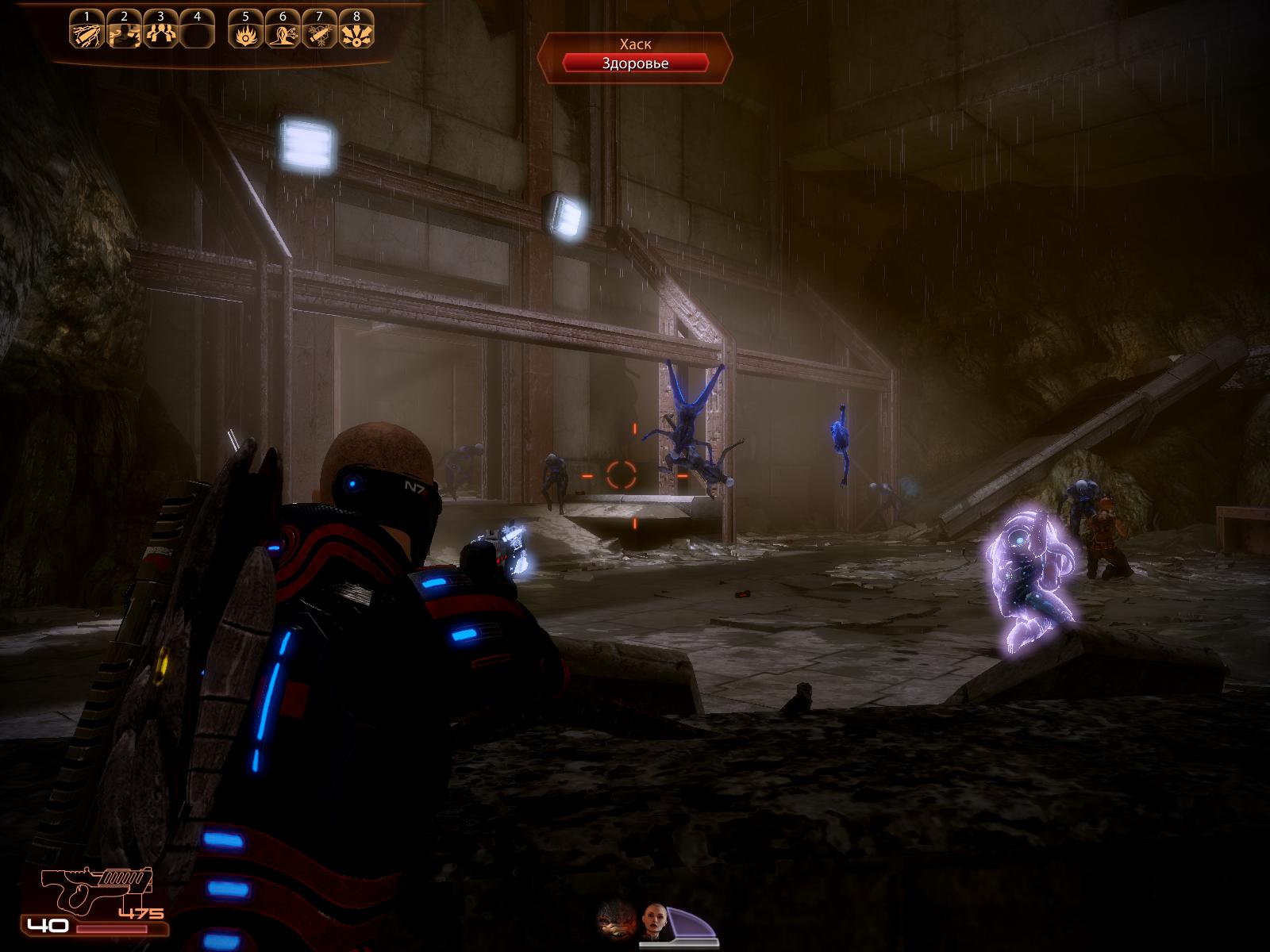The width and height of the screenshot is (1270, 952).
Task: Fire the burst power in slot 8
Action: coord(356,33)
